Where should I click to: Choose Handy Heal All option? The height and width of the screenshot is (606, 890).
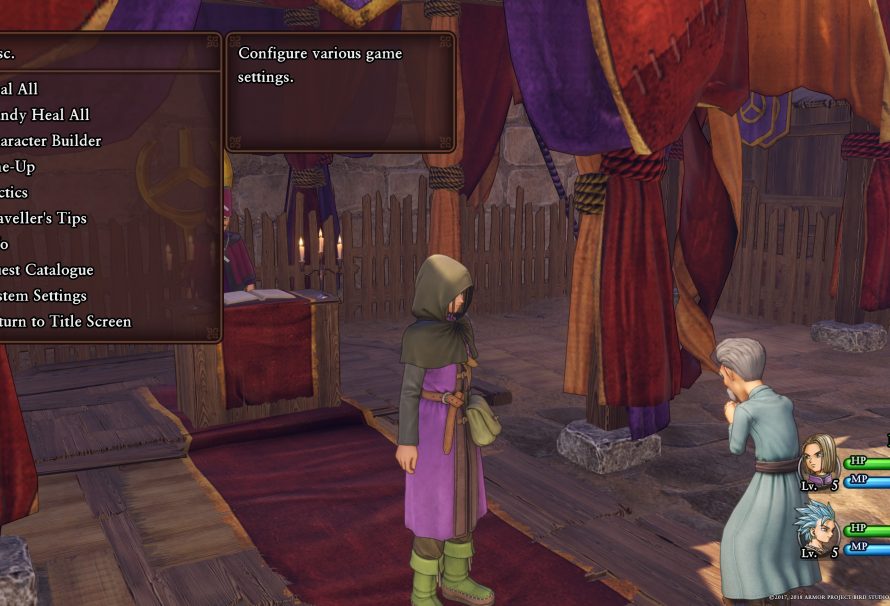coord(45,115)
